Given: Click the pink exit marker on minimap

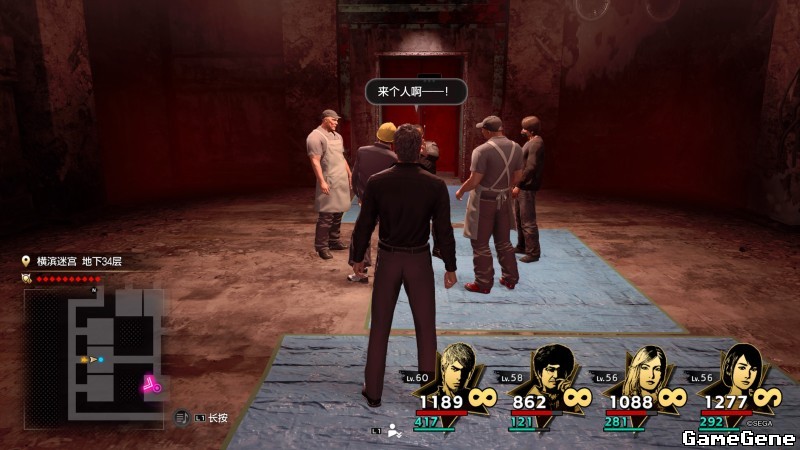Looking at the screenshot, I should pos(151,383).
